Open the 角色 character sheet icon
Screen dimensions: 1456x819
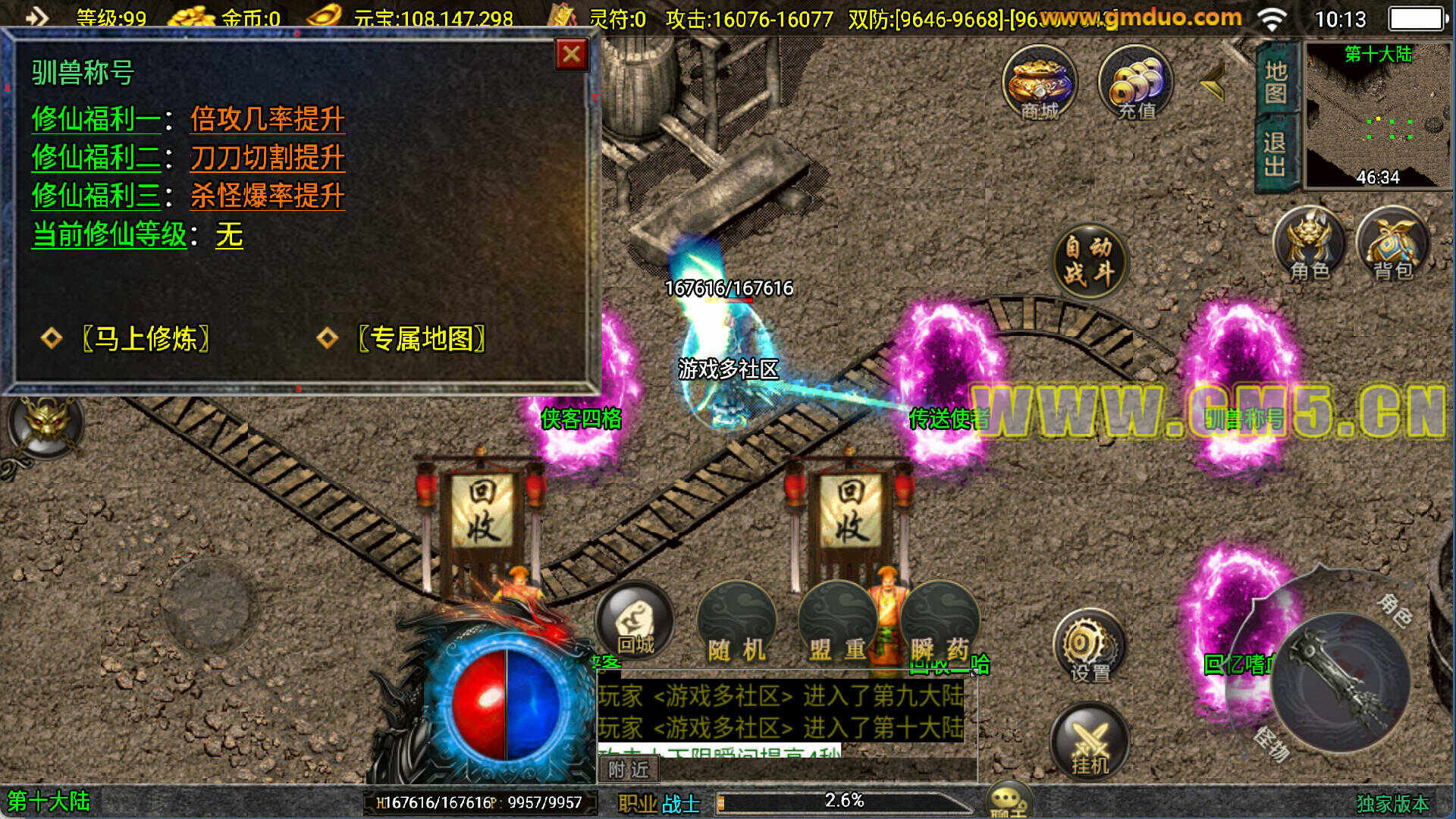tap(1310, 244)
